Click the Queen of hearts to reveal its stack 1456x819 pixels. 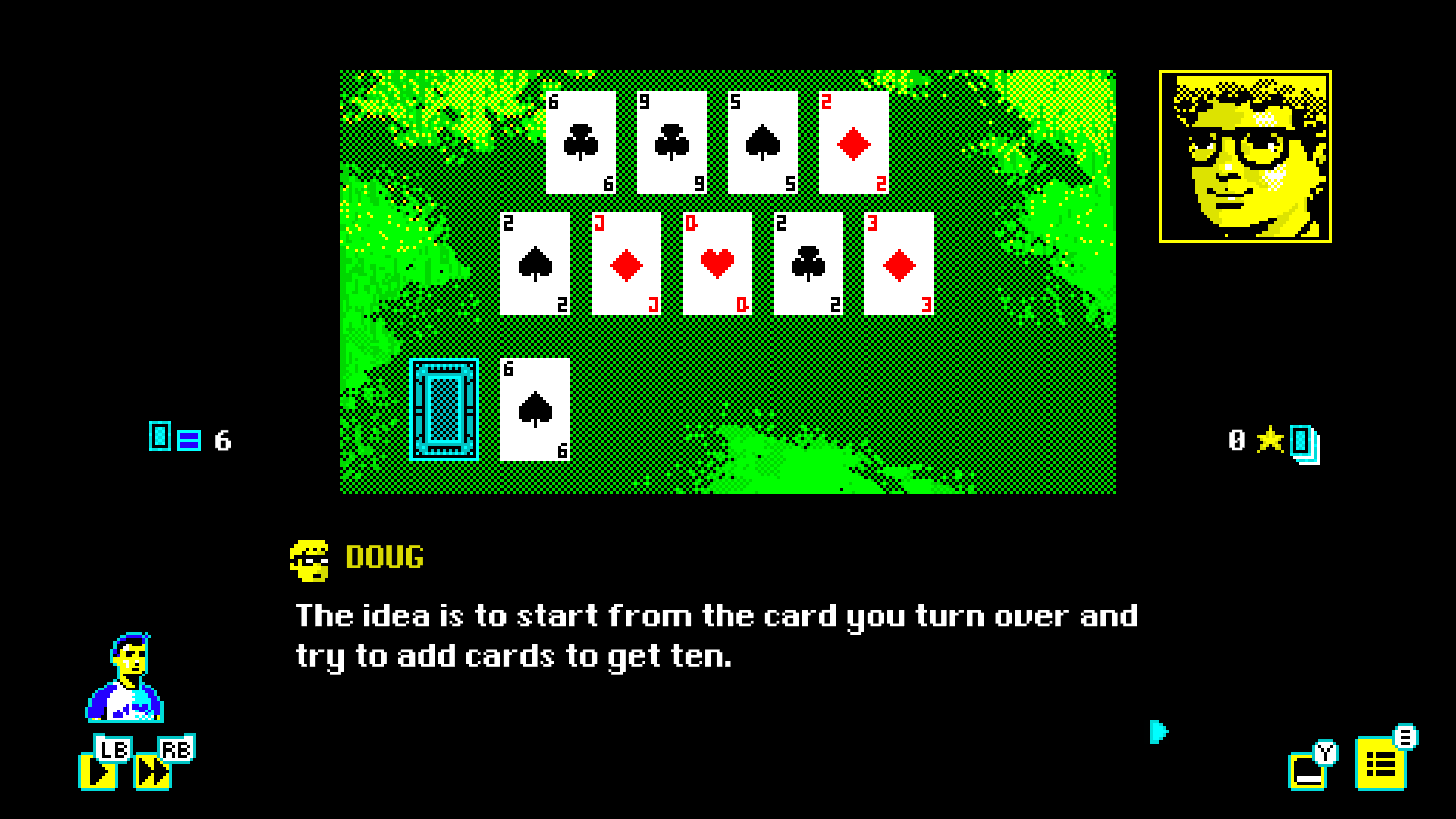click(x=715, y=264)
